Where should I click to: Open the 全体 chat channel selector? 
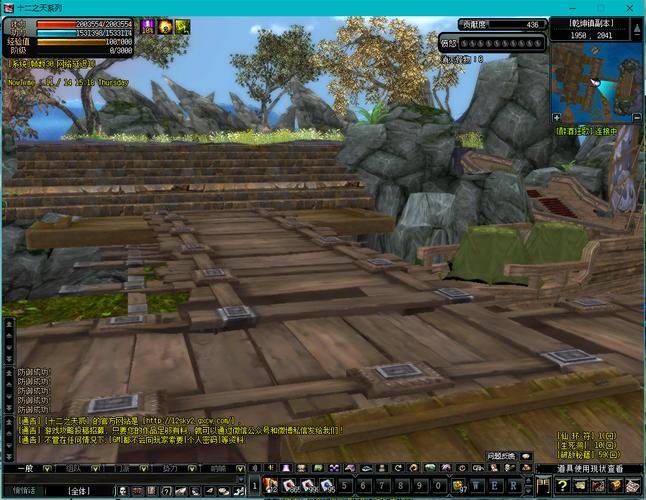coord(80,490)
